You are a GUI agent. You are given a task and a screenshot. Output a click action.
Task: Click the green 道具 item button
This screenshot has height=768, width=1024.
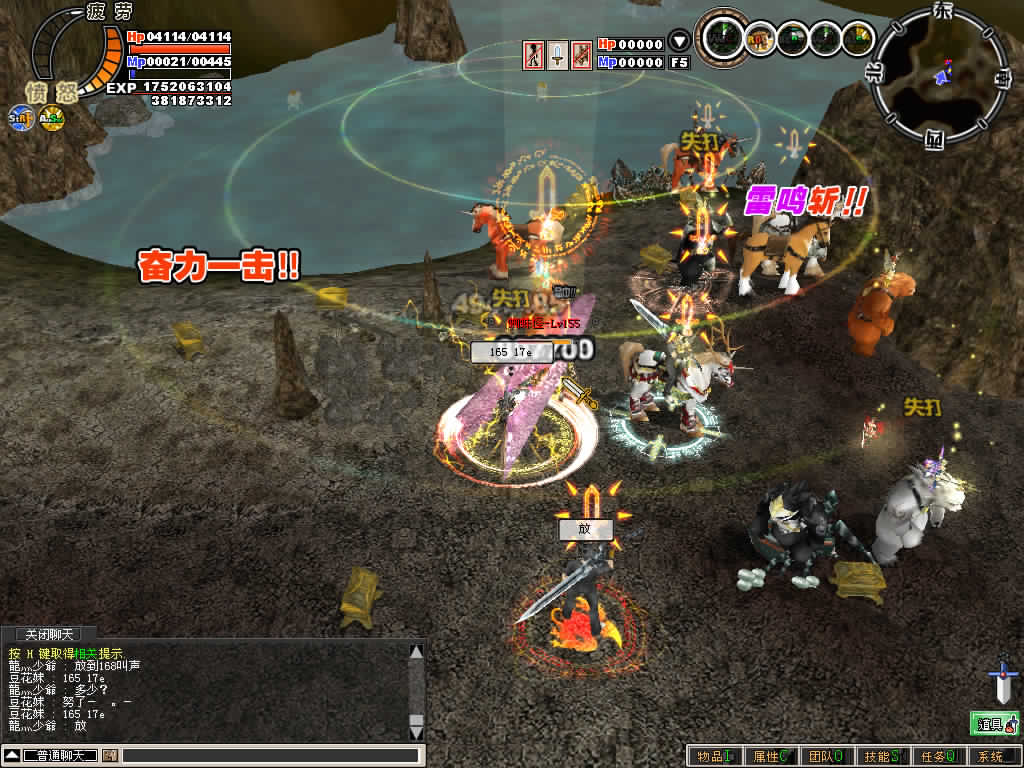tap(994, 723)
